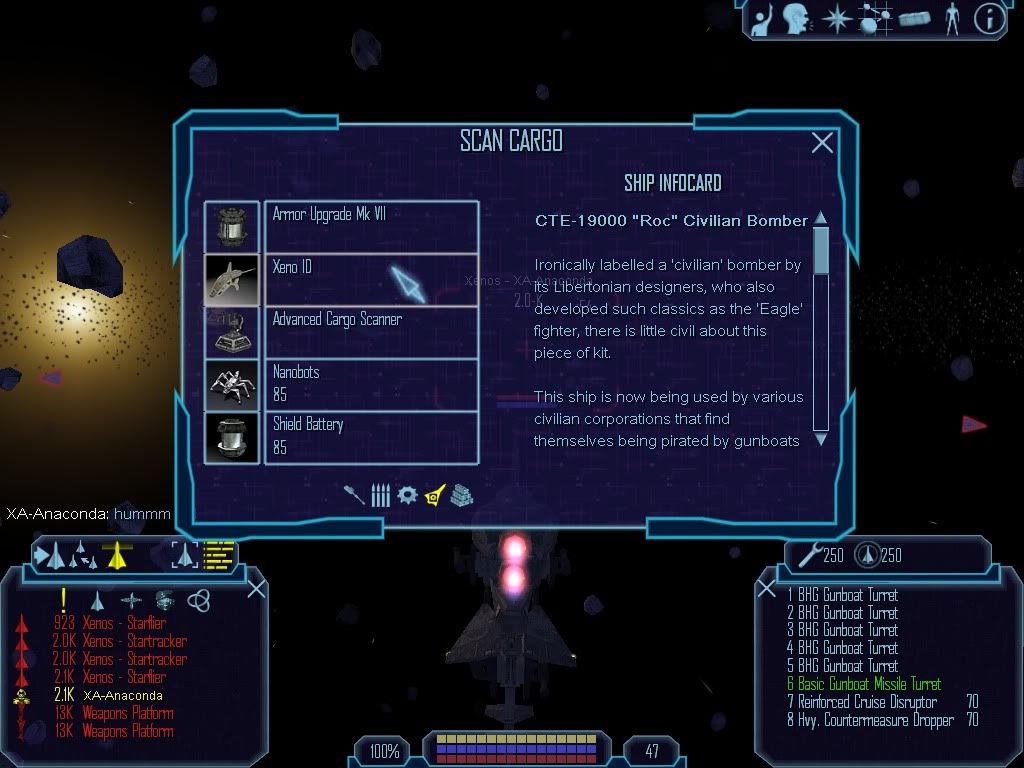Select the Nanobots cargo row

[370, 384]
